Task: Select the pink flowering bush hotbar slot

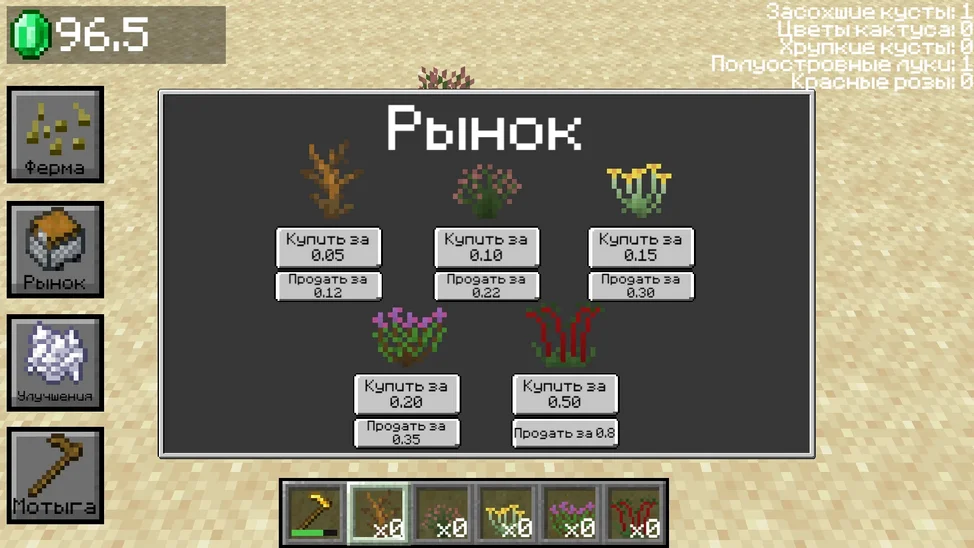Action: click(x=442, y=513)
